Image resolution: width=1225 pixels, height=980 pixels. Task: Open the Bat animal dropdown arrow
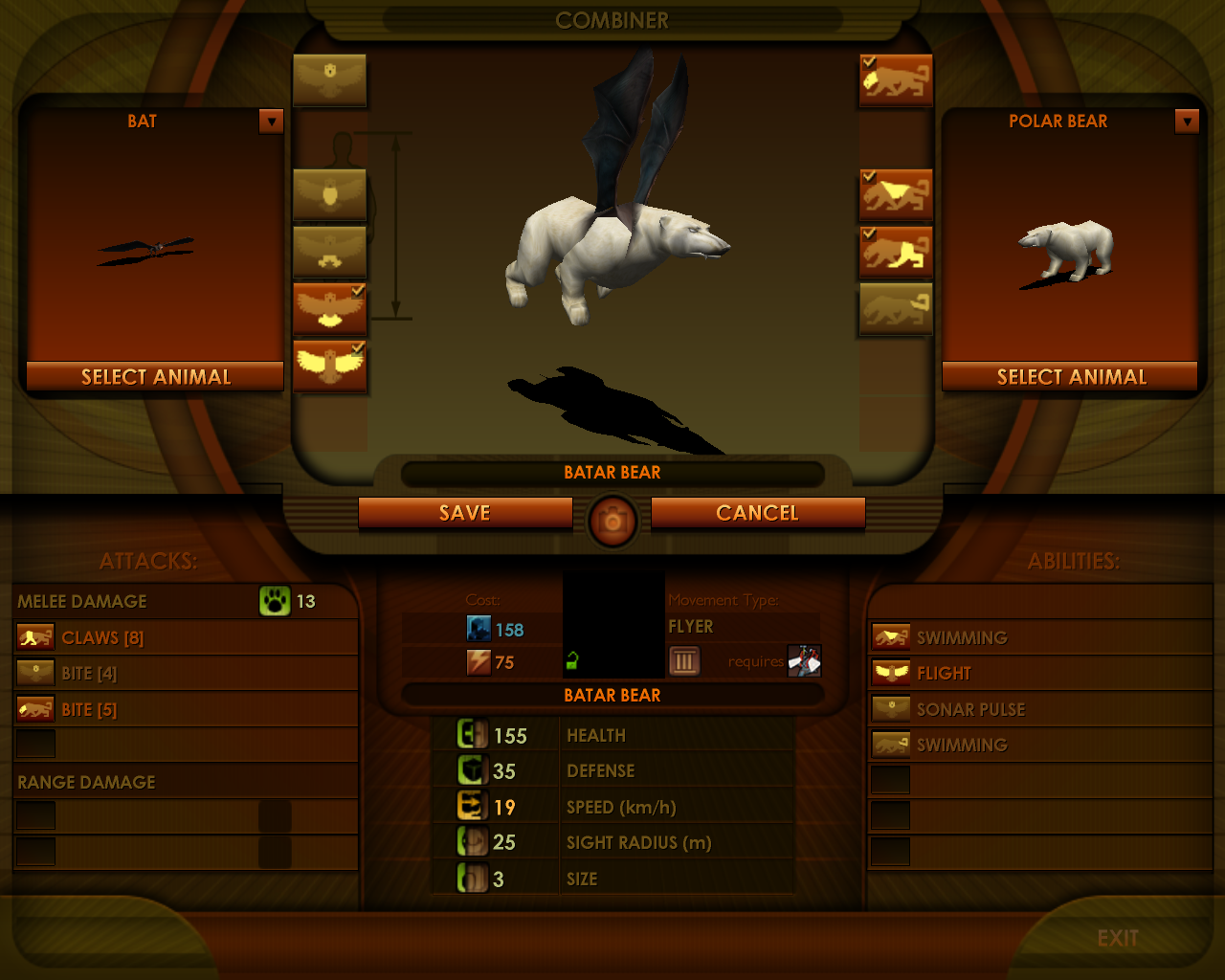coord(272,122)
